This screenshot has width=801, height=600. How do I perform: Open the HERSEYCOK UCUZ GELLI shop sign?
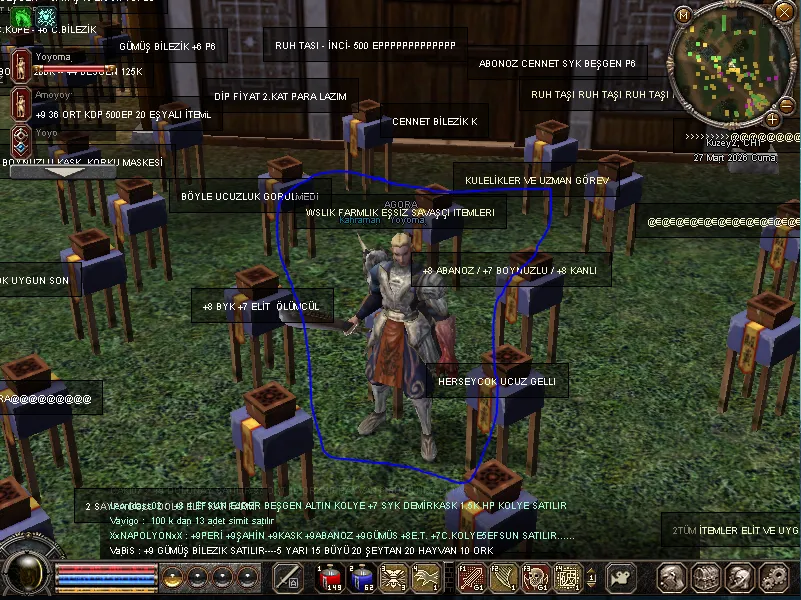point(498,382)
